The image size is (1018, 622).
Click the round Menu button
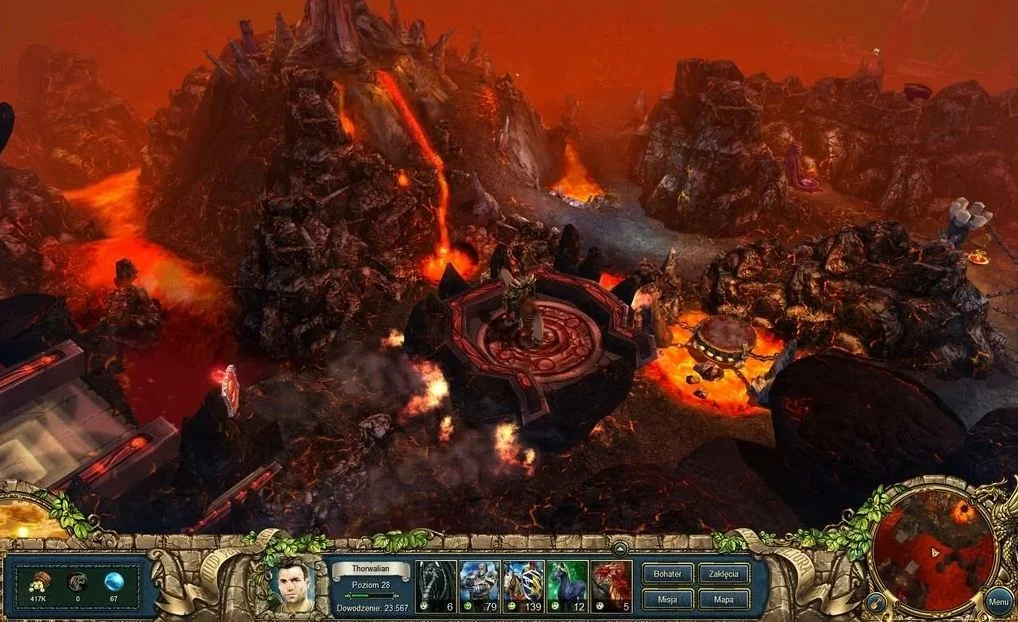coord(997,601)
